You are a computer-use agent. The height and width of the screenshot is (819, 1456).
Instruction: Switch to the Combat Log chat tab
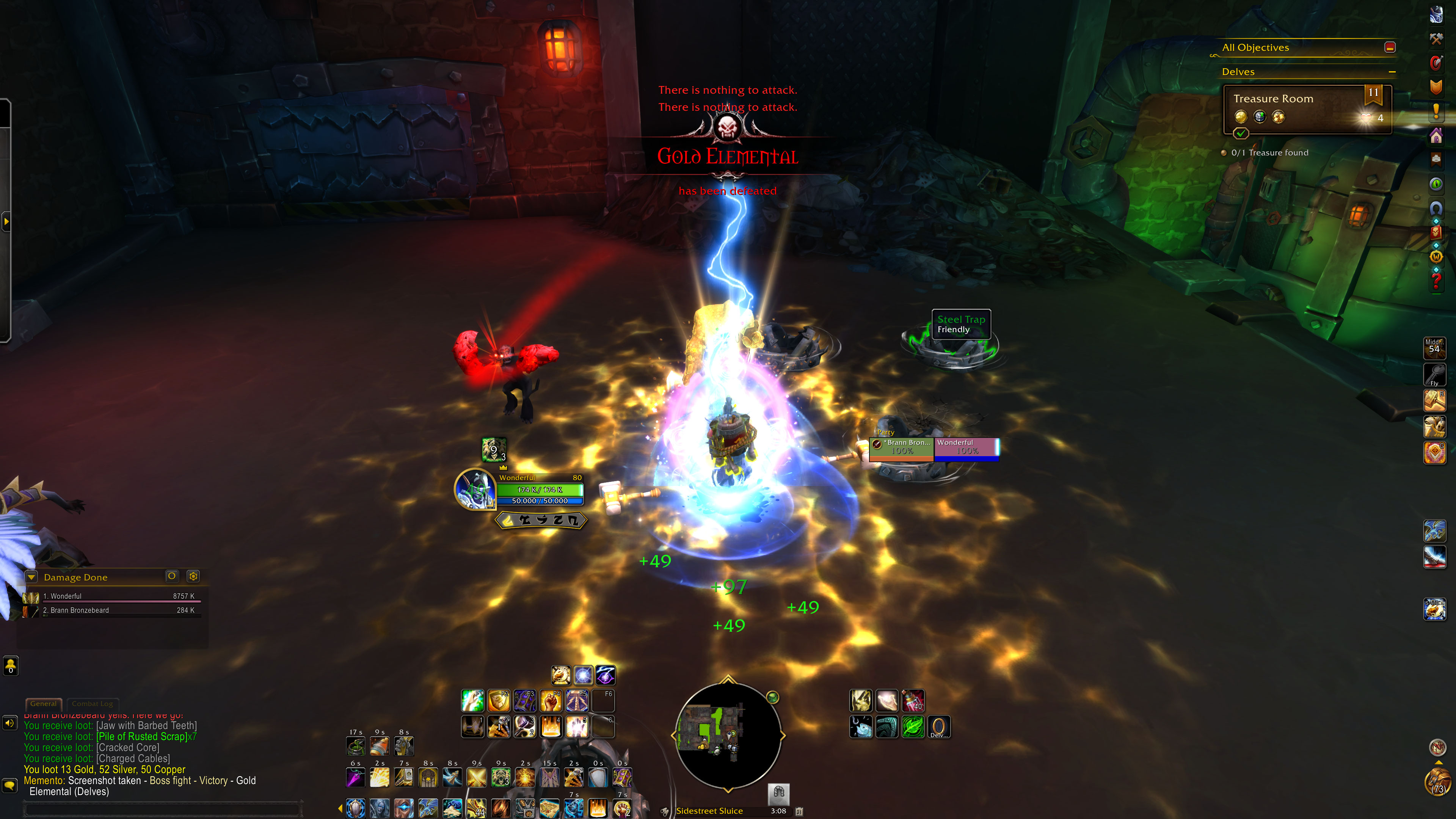[x=92, y=704]
